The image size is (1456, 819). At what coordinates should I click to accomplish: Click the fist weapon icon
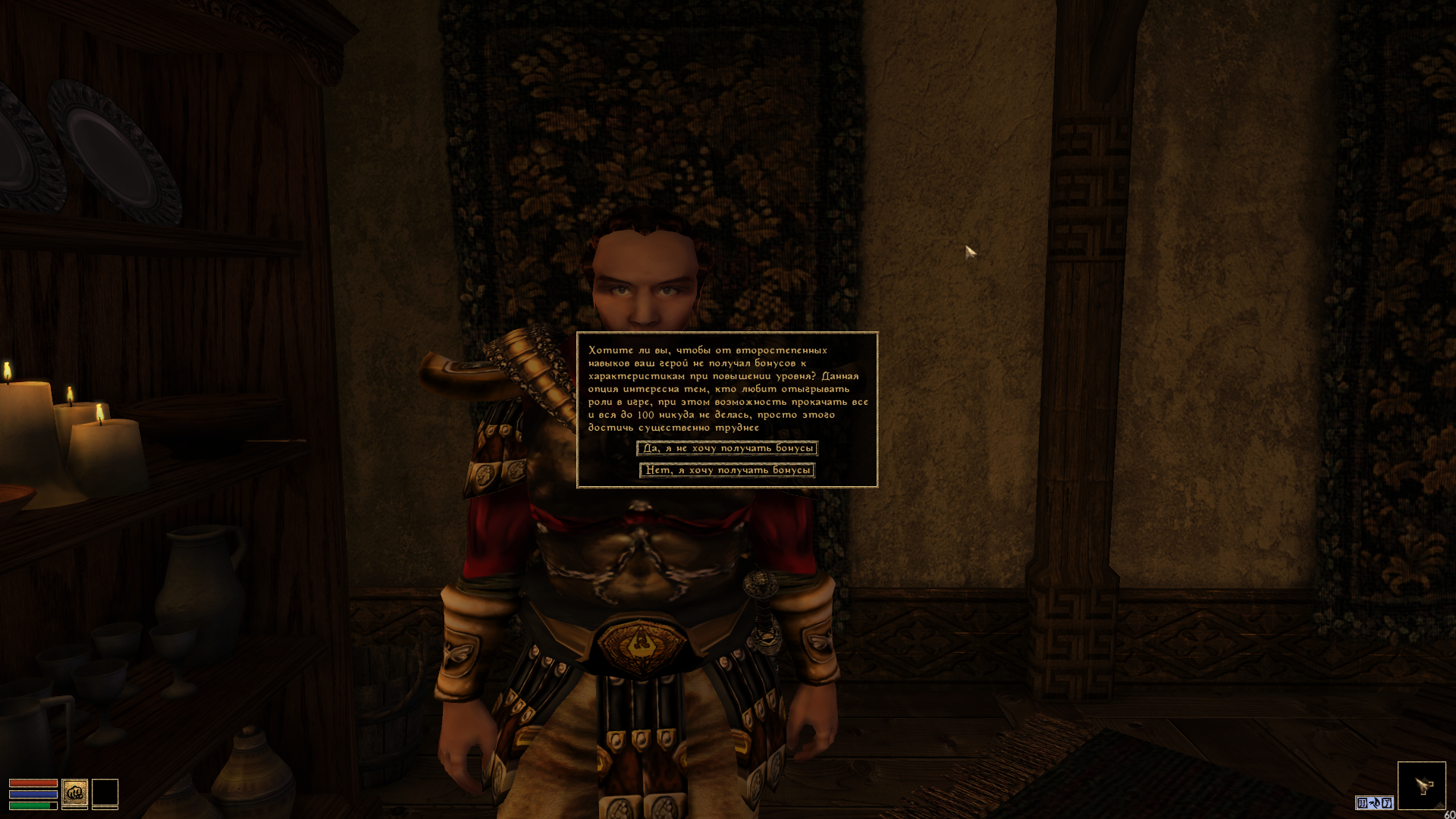click(x=74, y=793)
